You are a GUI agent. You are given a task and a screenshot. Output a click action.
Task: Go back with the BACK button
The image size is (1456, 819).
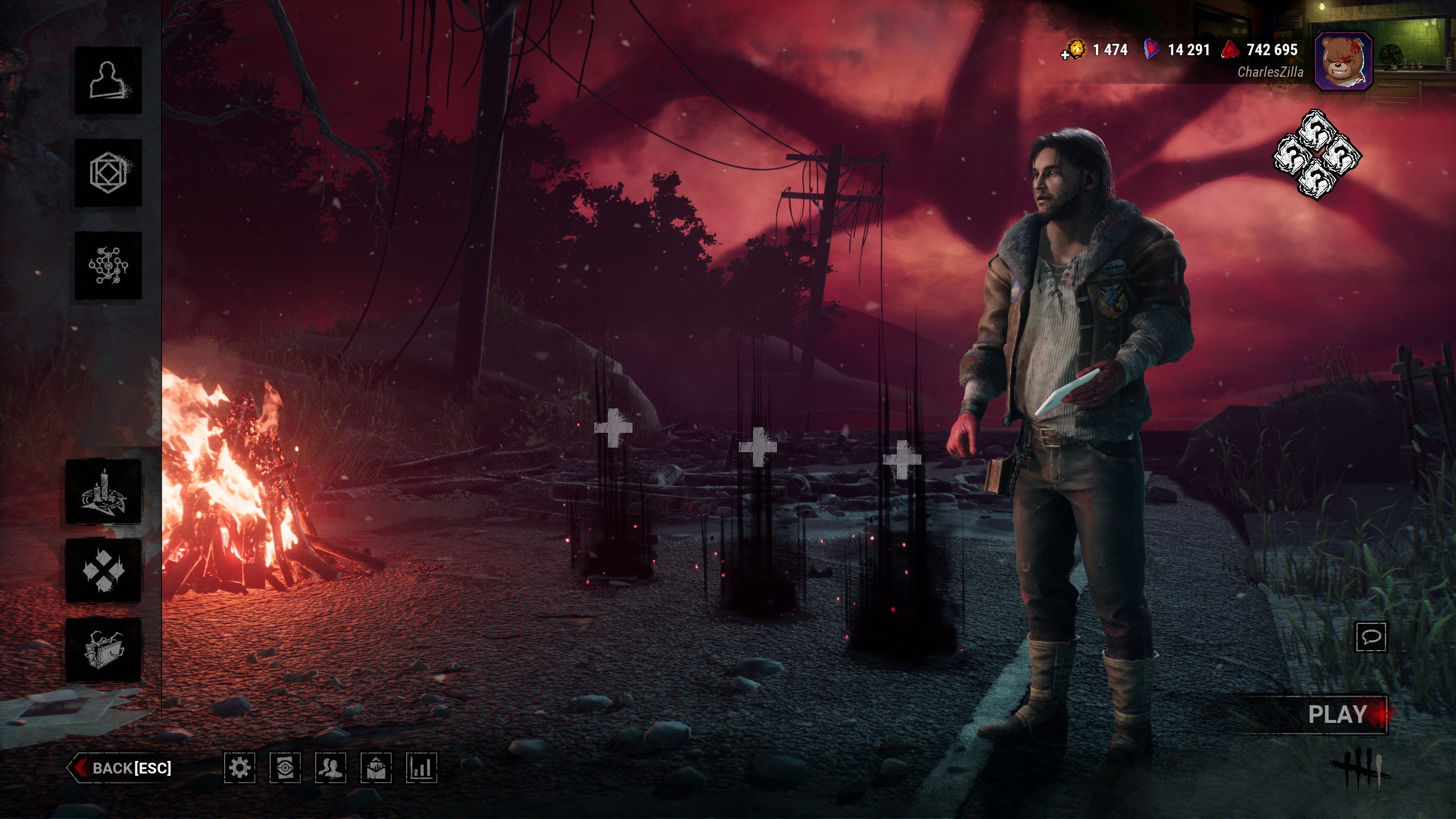click(121, 768)
